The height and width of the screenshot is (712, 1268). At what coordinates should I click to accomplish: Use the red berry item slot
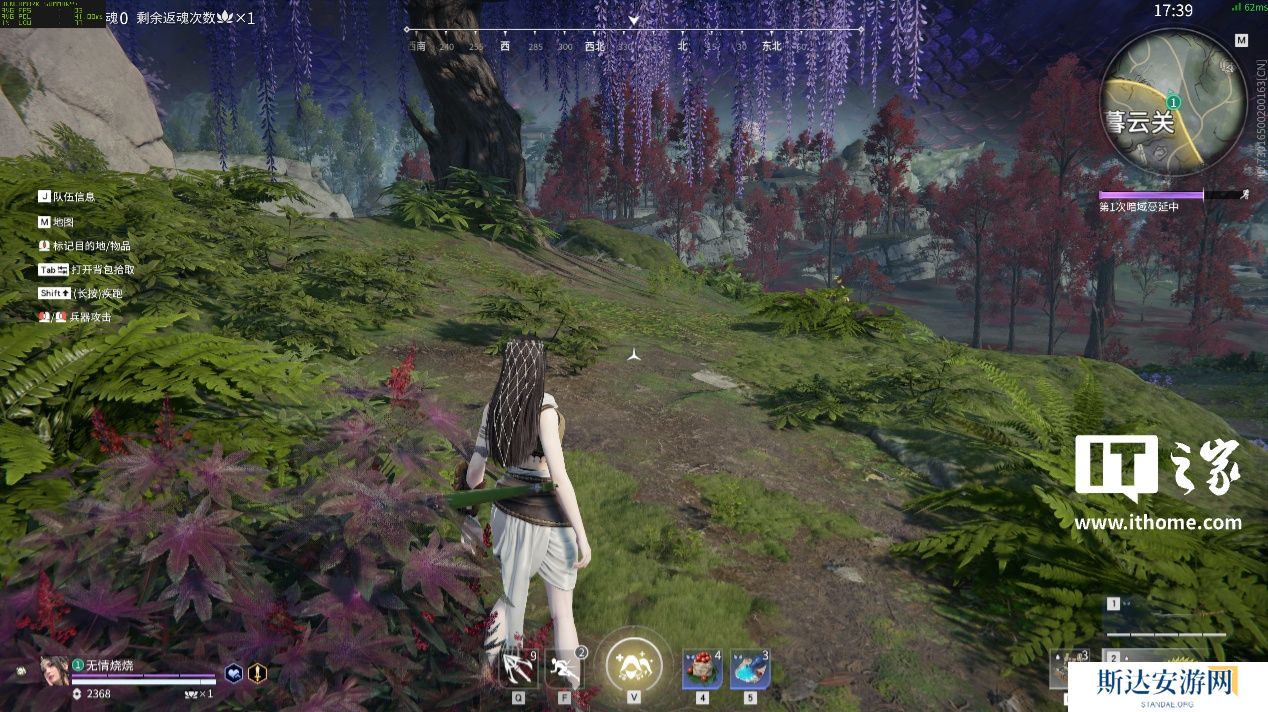pos(702,668)
